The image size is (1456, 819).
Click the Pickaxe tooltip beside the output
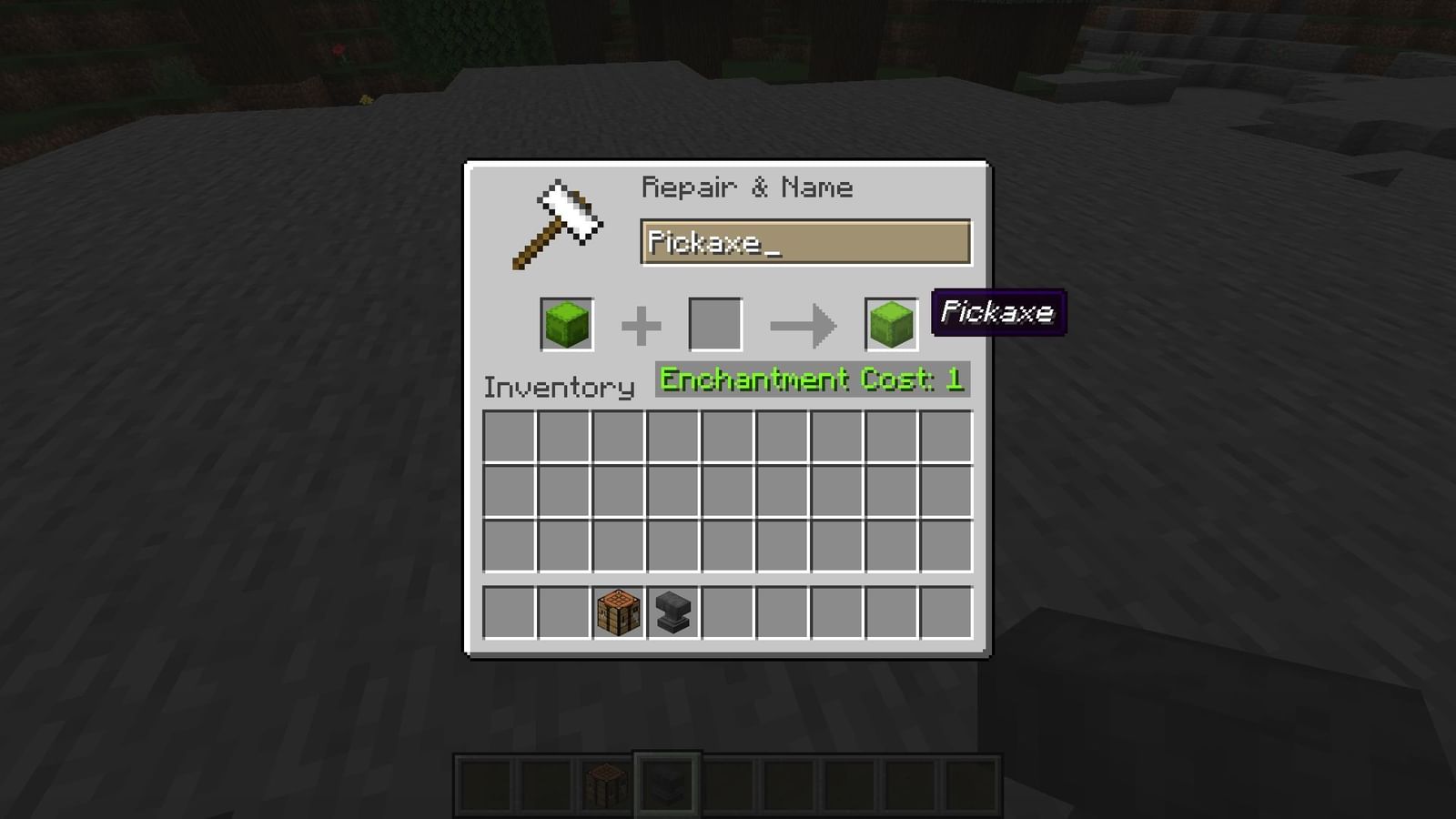pyautogui.click(x=998, y=314)
